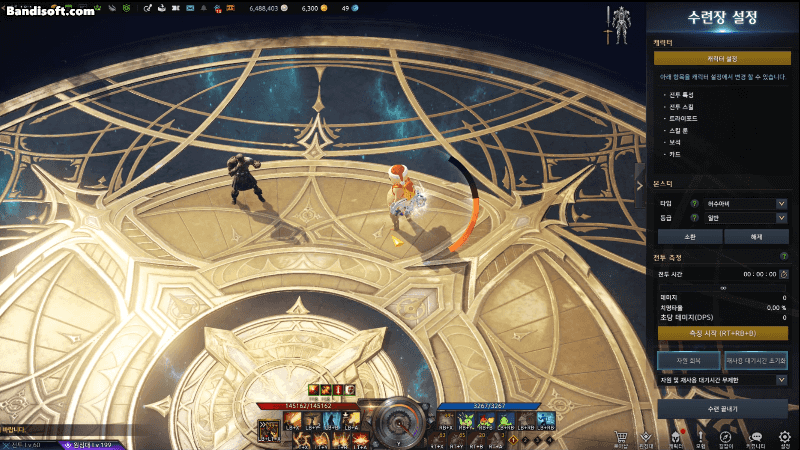800x450 pixels.
Task: Open the compass adventure menu icon
Action: [727, 437]
